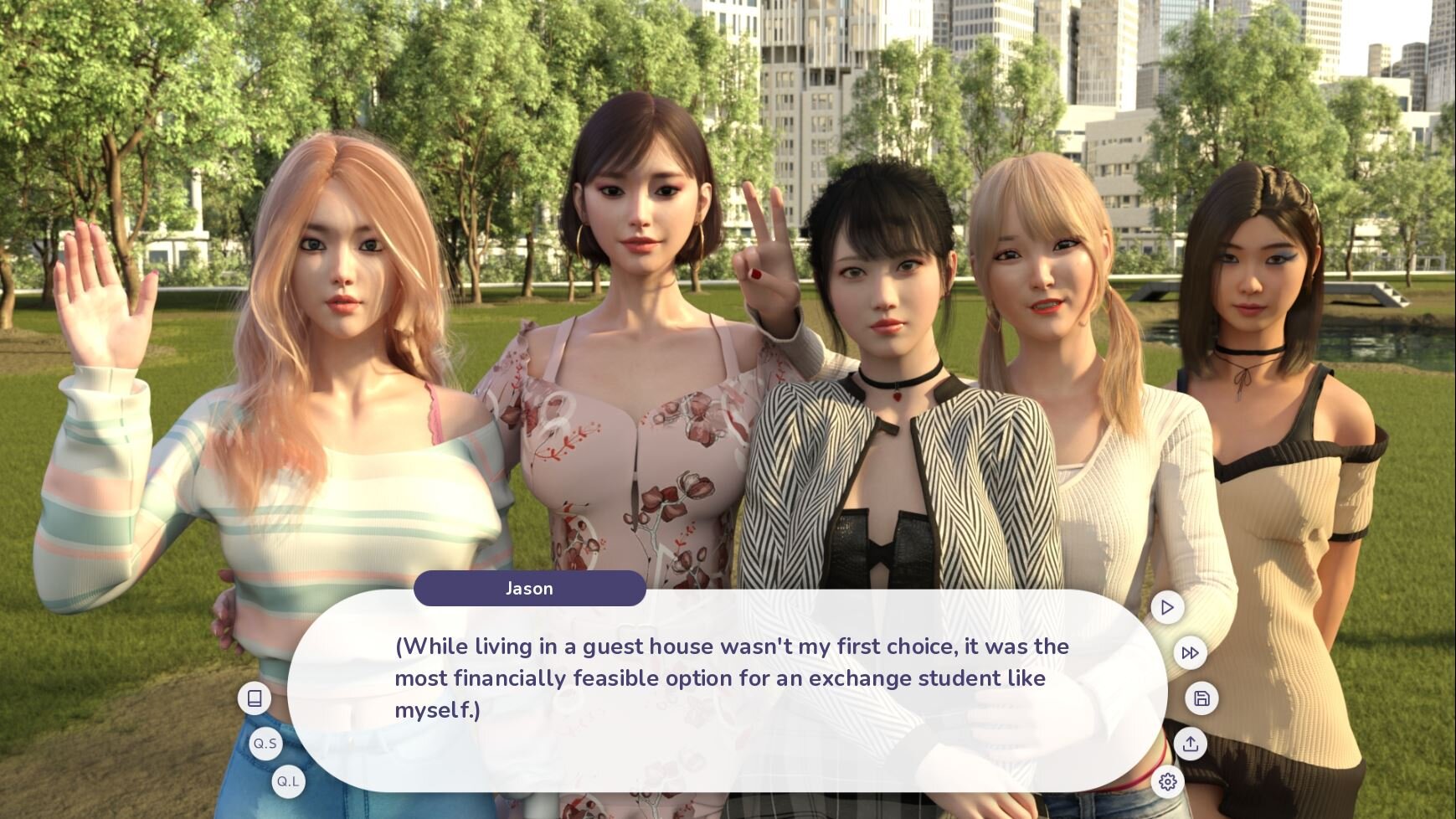The height and width of the screenshot is (819, 1456).
Task: Quick load with the Q.L button
Action: point(288,782)
